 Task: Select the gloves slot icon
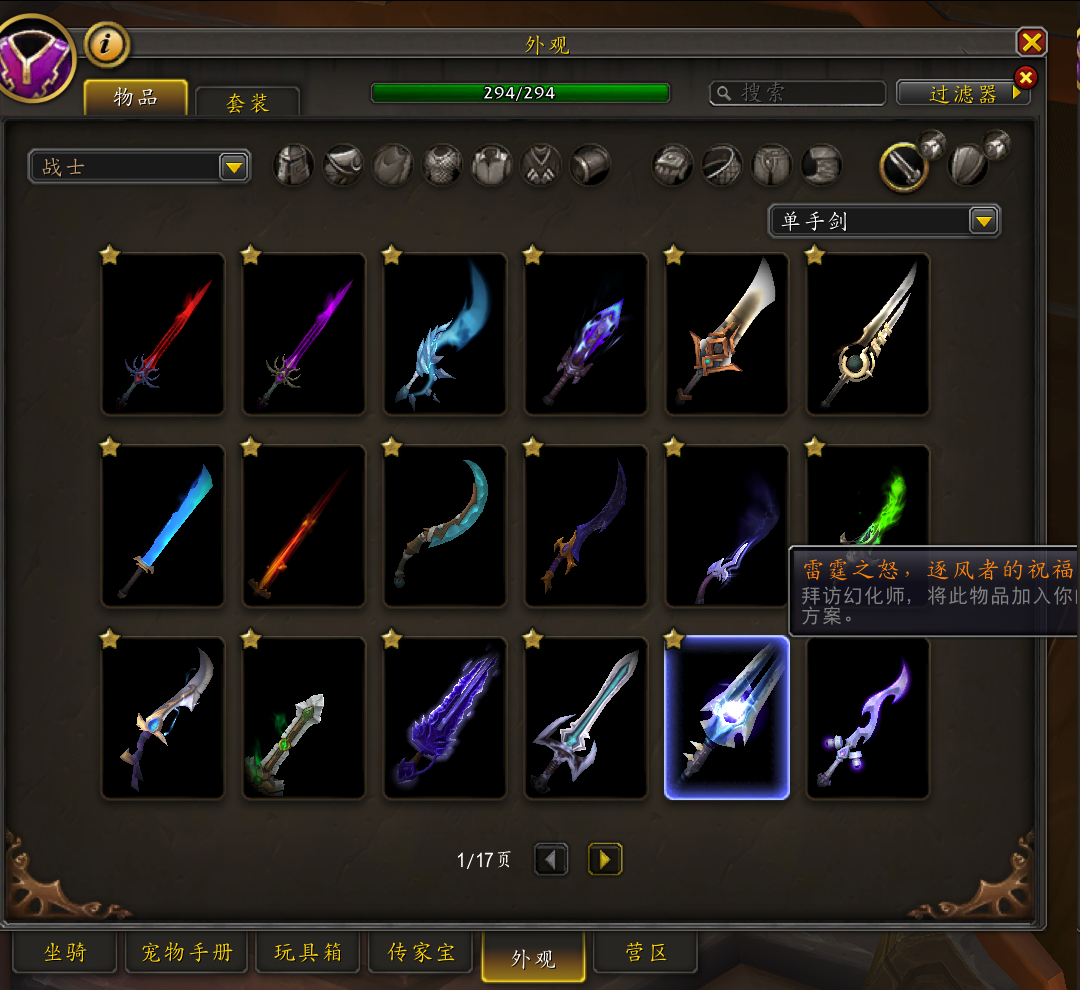pos(673,165)
